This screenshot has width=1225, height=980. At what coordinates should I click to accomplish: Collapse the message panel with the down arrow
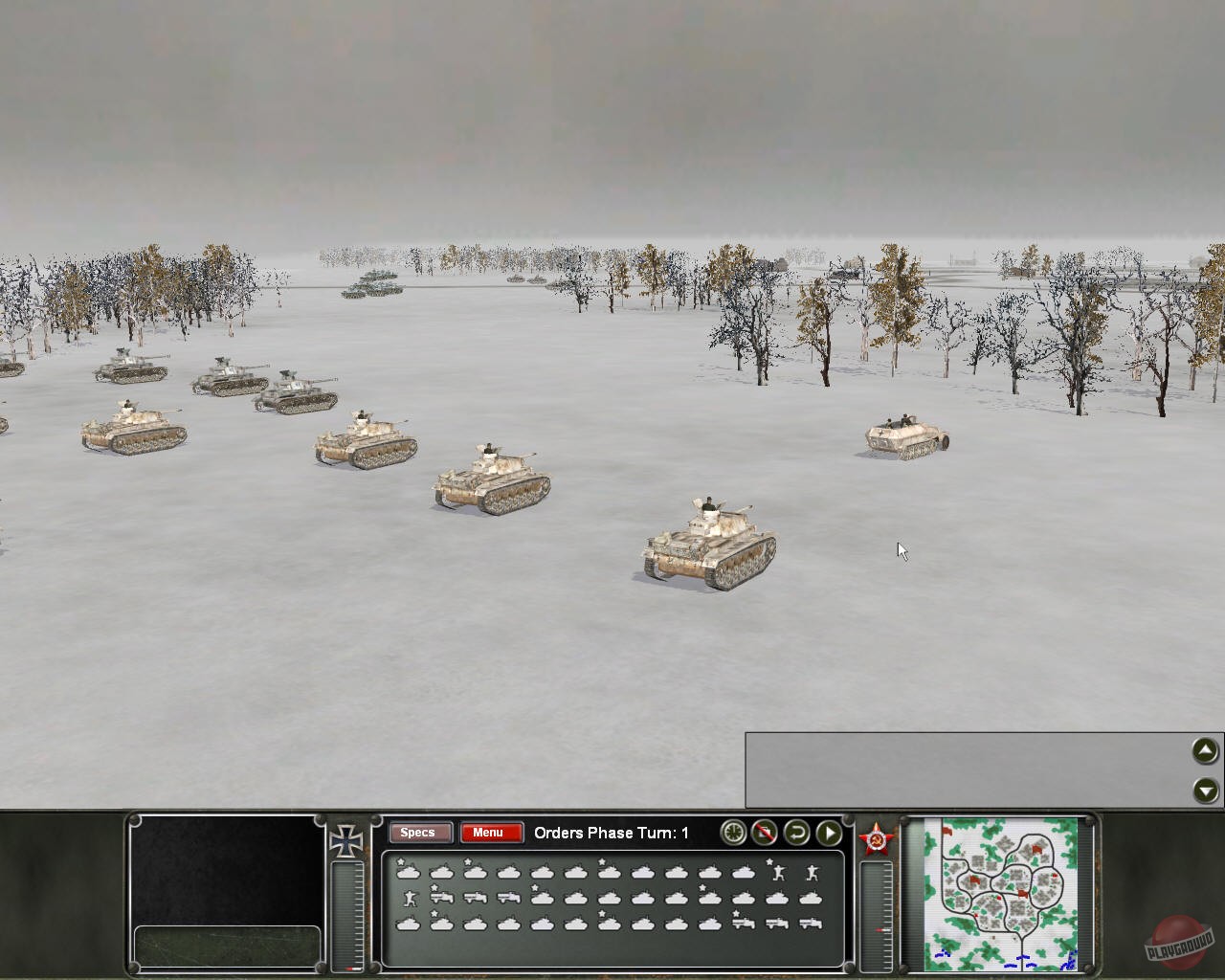point(1204,791)
